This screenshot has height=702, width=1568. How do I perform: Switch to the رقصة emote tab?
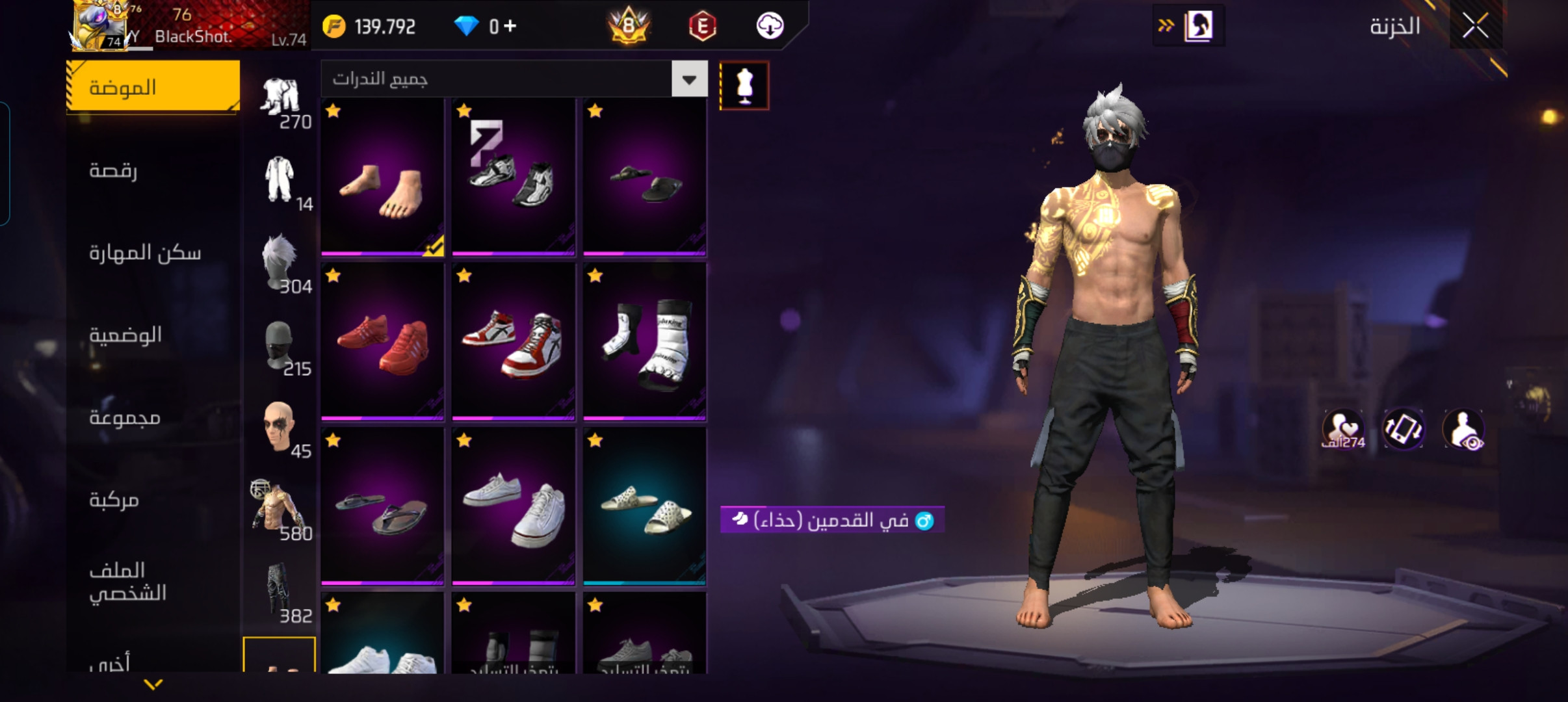[153, 170]
